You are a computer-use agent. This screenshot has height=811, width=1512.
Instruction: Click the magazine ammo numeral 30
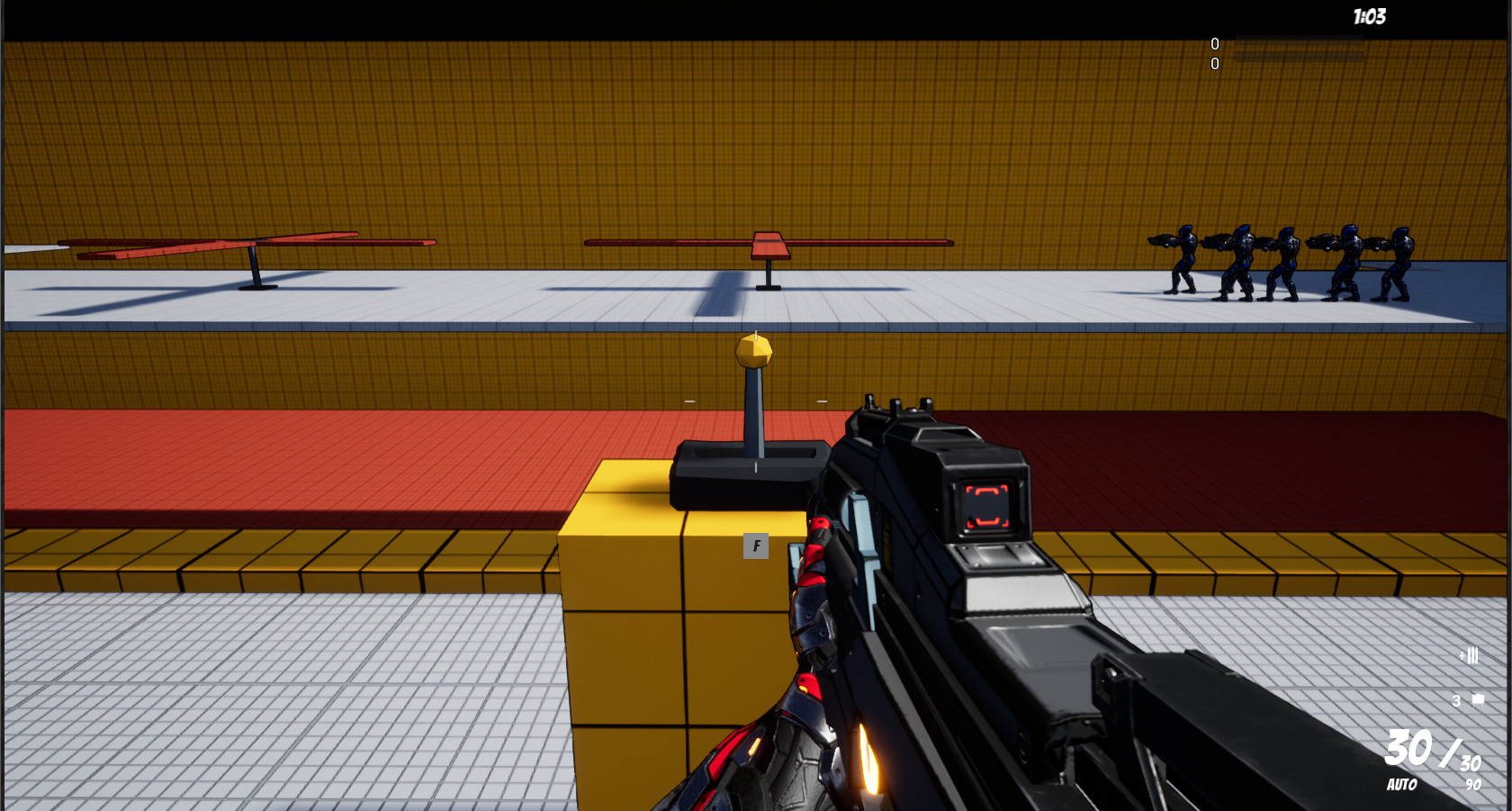(x=1407, y=749)
